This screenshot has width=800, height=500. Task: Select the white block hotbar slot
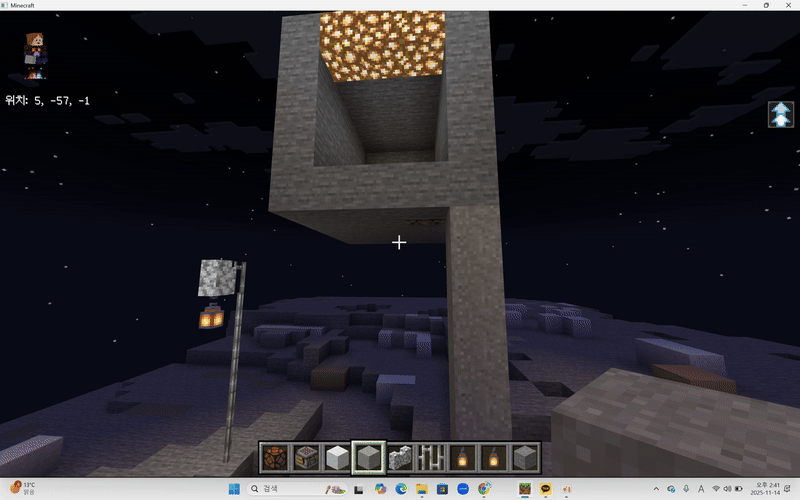(338, 457)
